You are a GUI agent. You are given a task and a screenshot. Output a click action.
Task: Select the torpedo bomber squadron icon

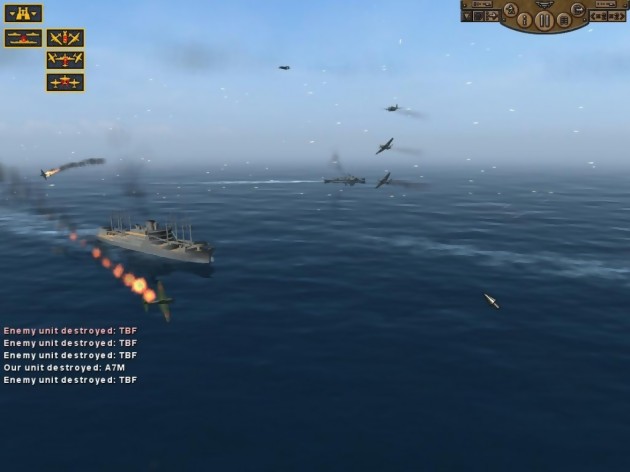(65, 60)
